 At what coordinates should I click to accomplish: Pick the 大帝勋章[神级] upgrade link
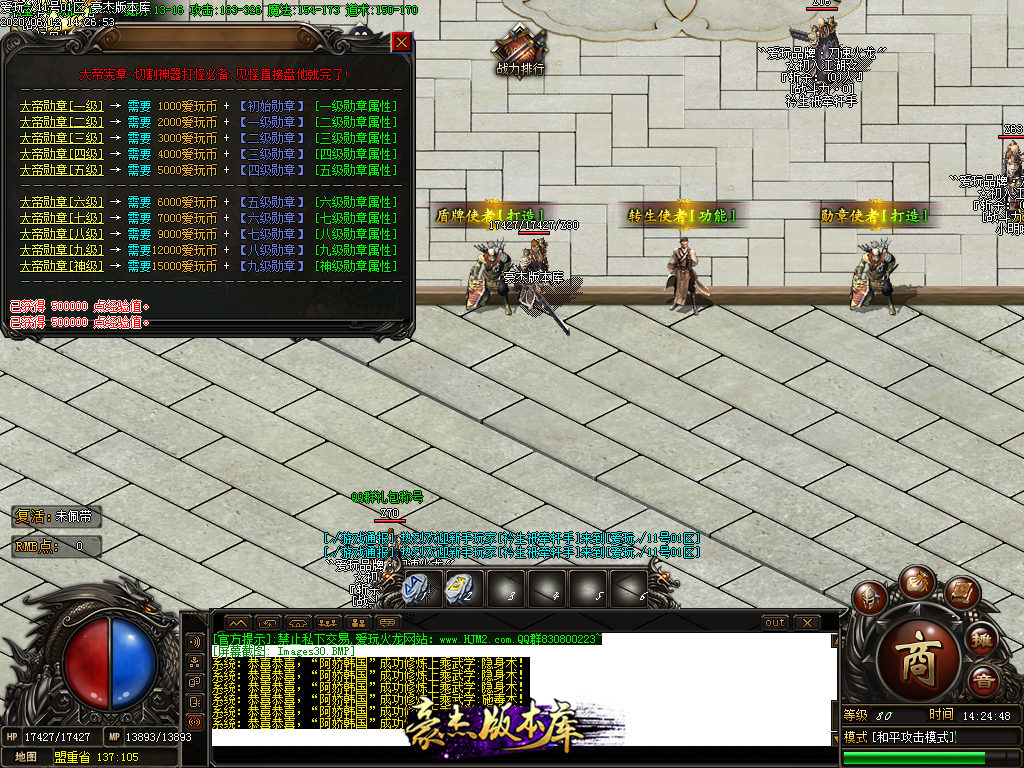(x=61, y=266)
